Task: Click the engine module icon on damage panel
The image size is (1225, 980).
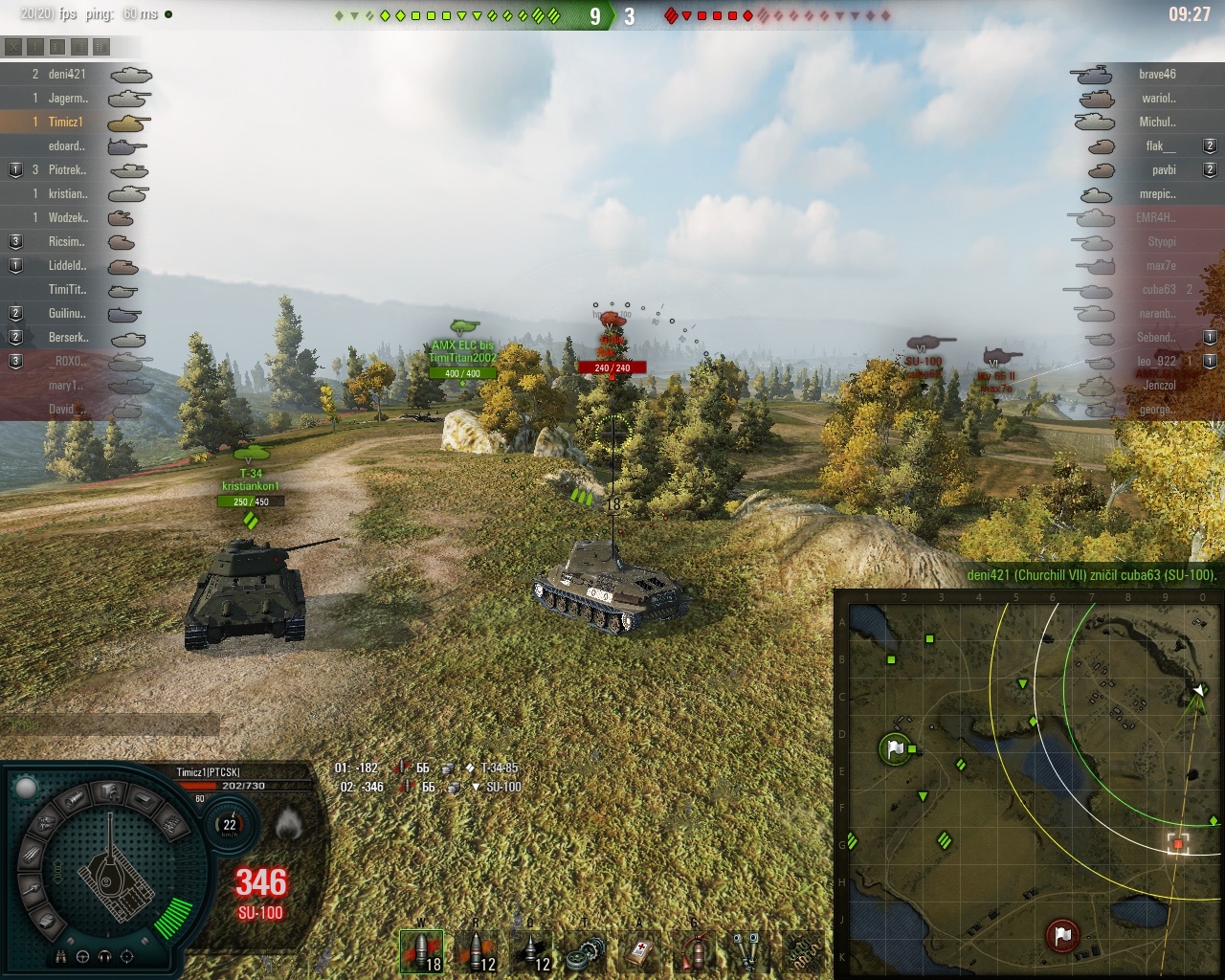Action: tap(107, 791)
